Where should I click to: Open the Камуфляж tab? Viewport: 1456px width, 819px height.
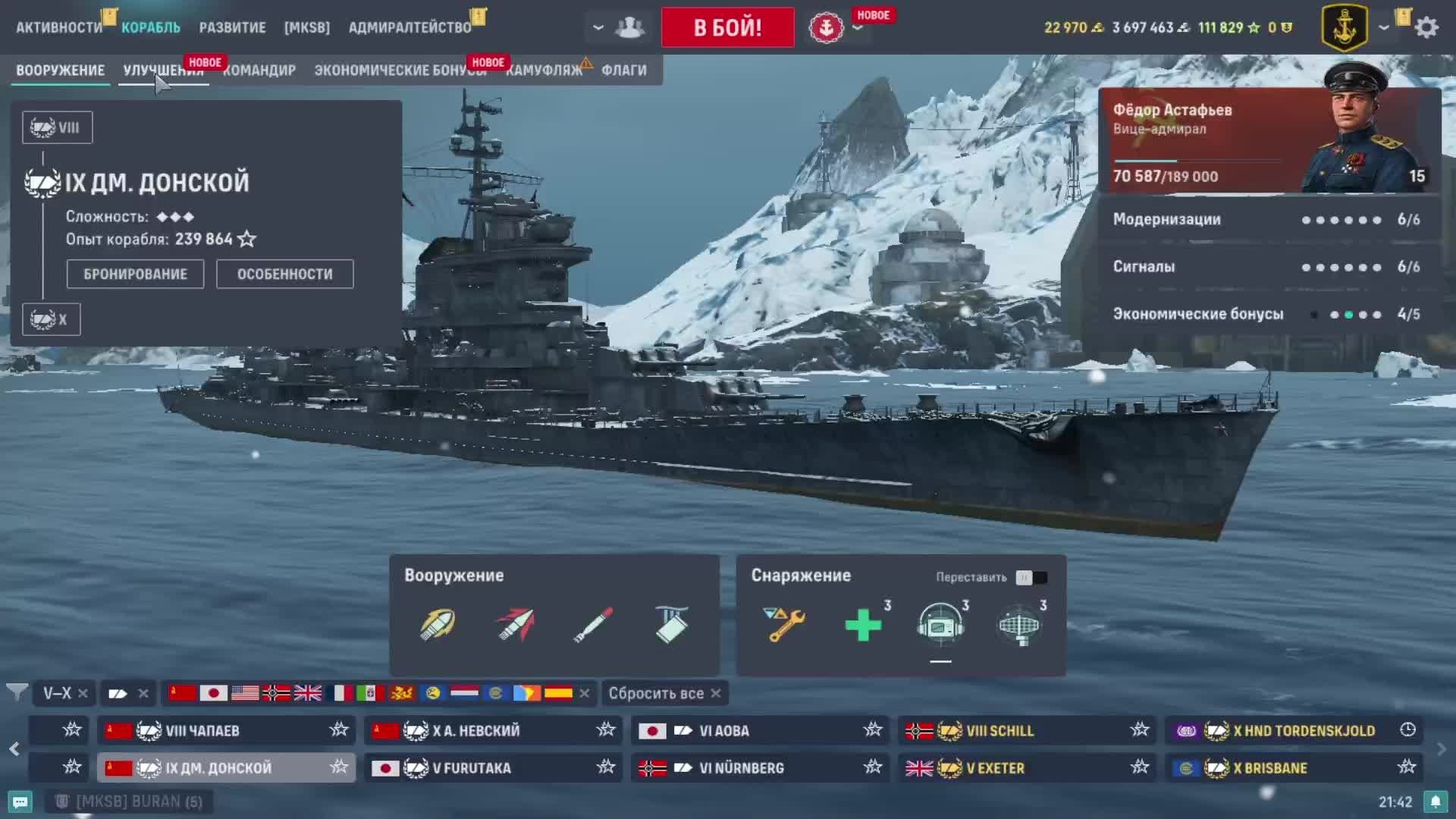point(544,71)
